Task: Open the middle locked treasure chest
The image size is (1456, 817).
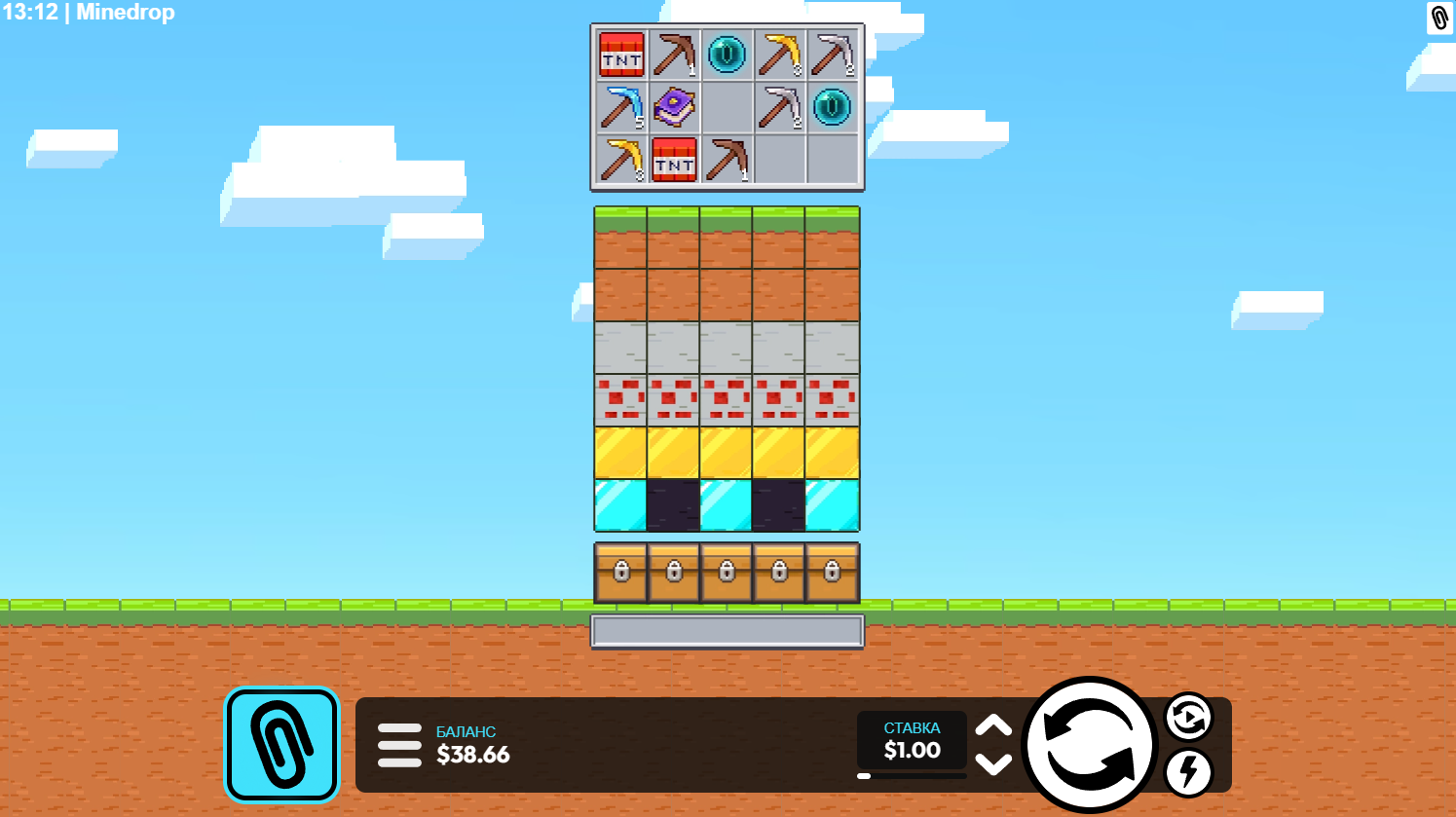Action: 725,573
